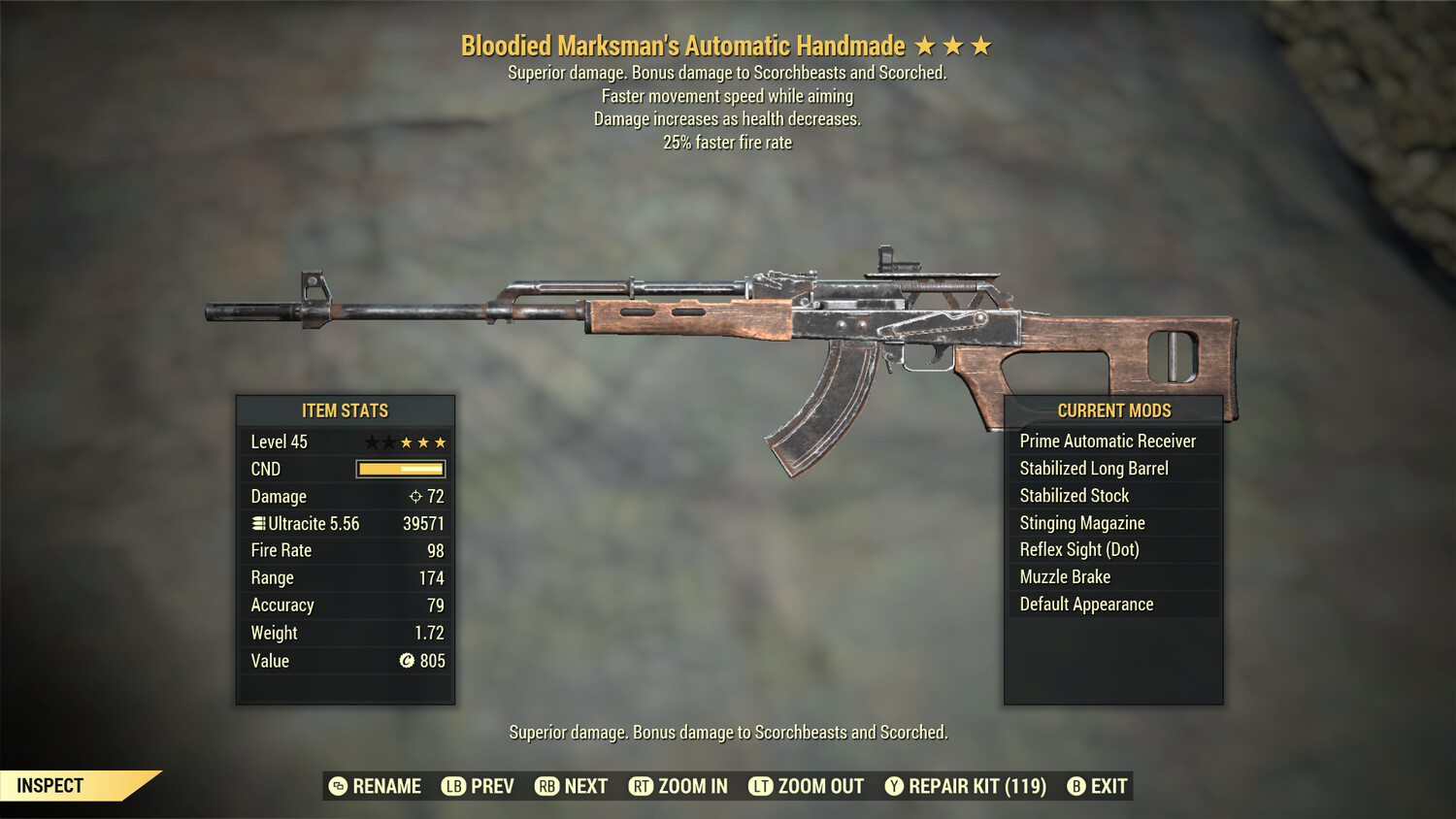Click the NEXT button to view next item

571,786
